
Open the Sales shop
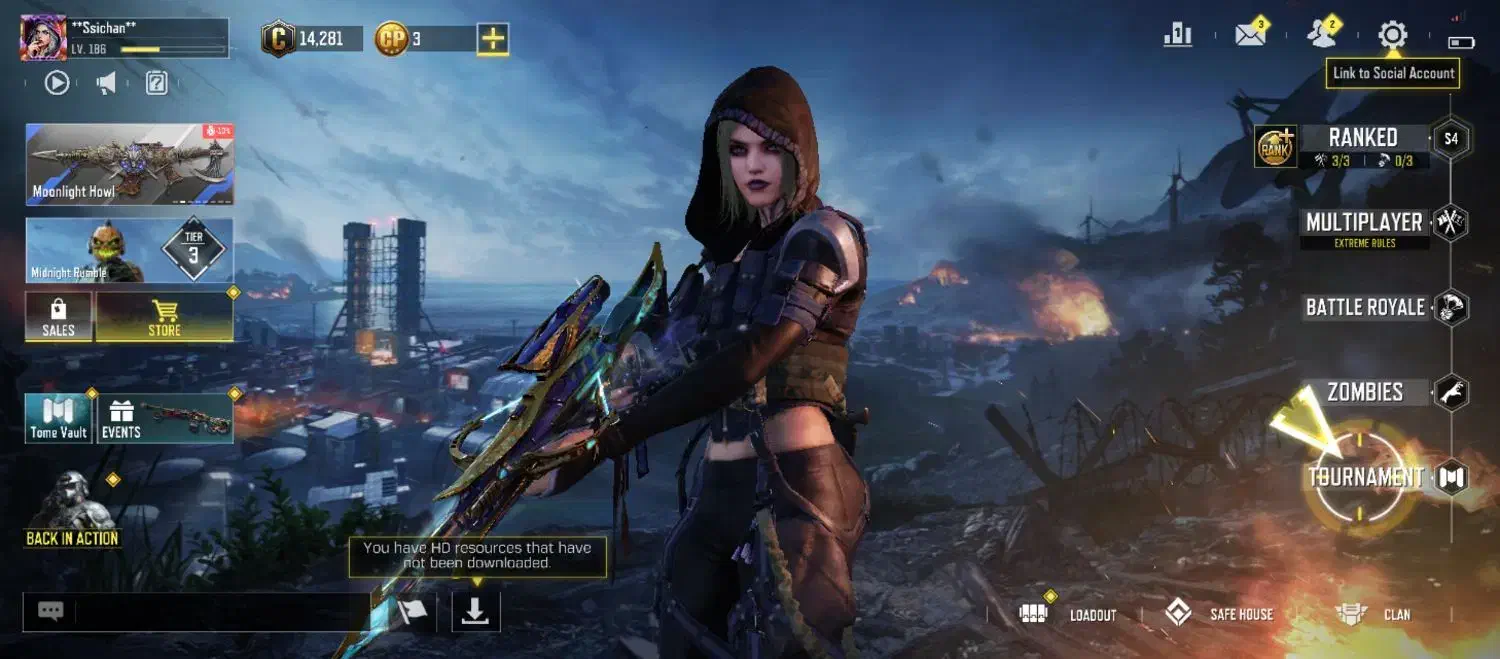[58, 317]
